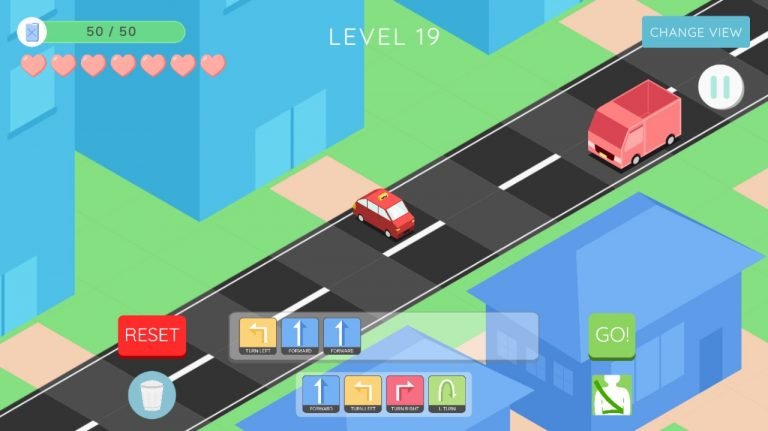The height and width of the screenshot is (431, 768).
Task: Select the trash can icon
Action: (152, 394)
